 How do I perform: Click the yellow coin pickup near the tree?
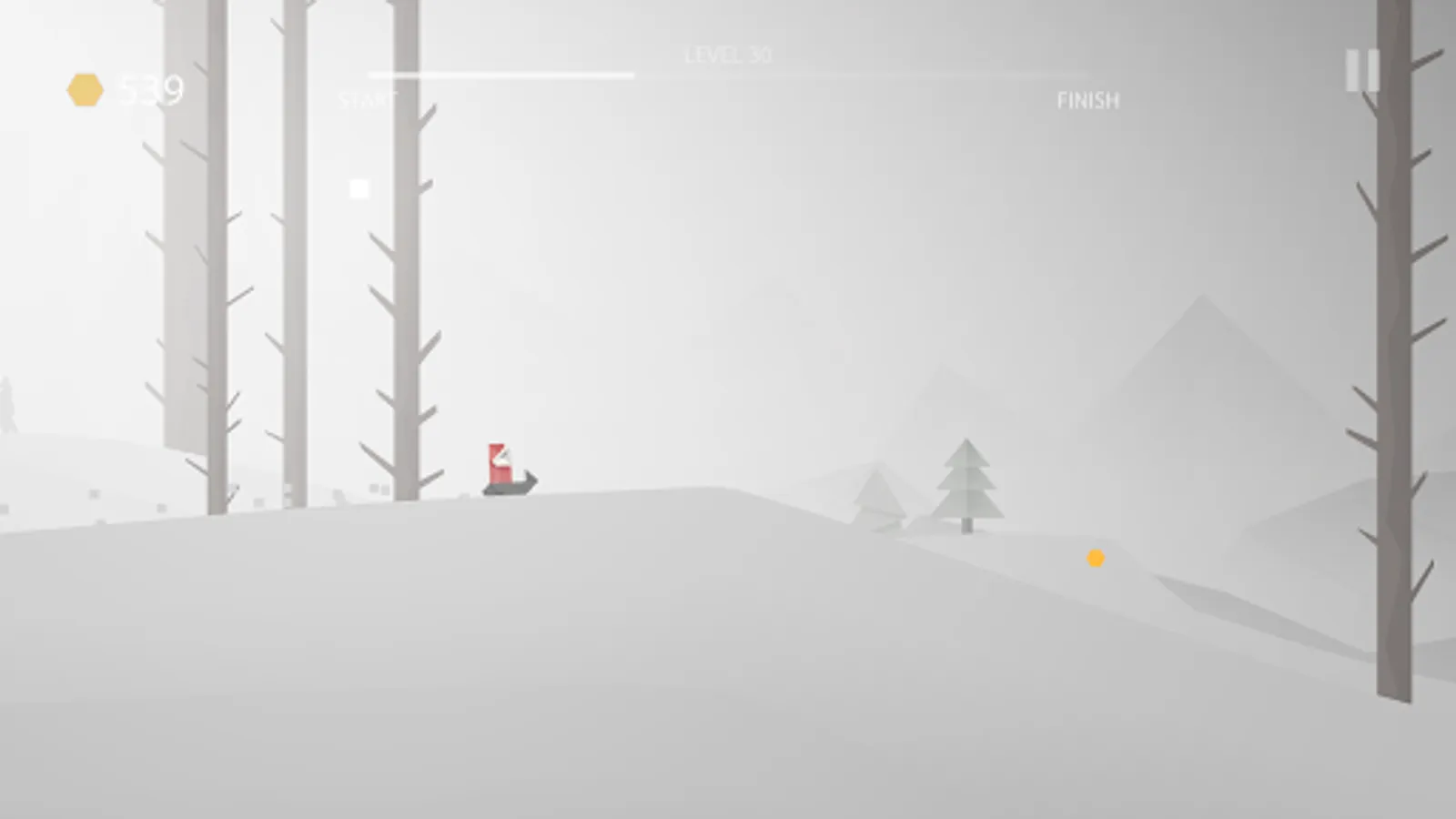tap(1097, 559)
